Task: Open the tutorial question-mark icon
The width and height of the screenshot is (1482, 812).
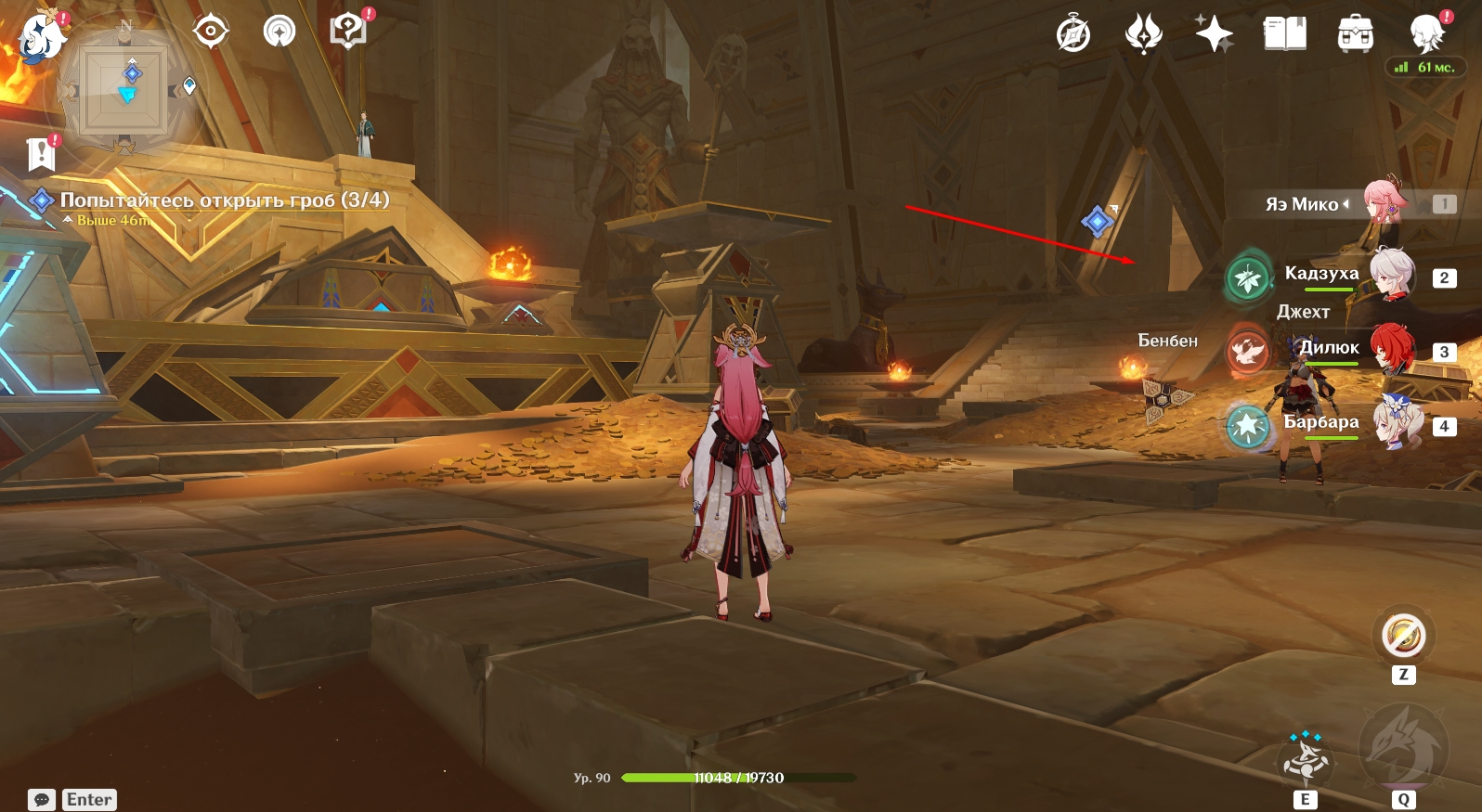Action: [348, 32]
